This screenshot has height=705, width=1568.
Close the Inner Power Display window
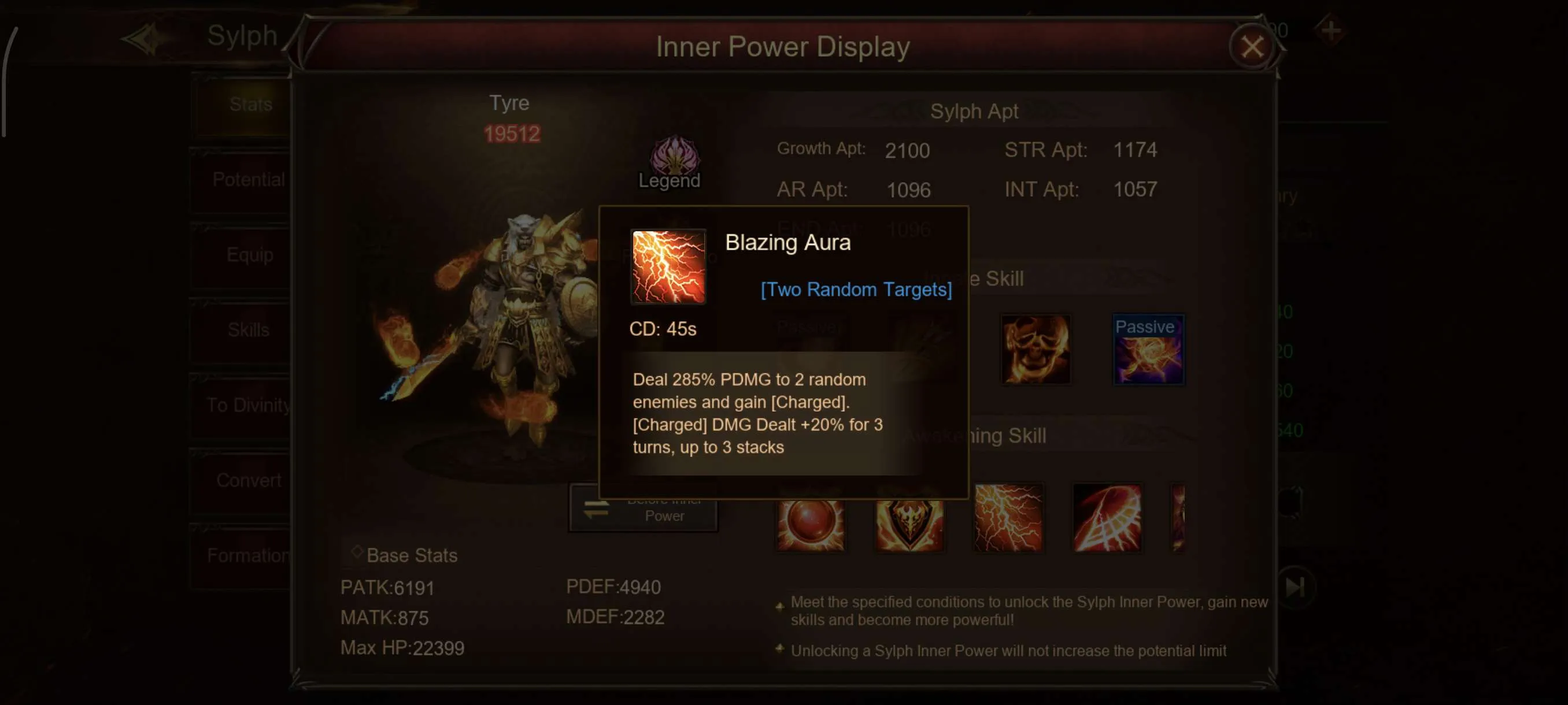[x=1252, y=47]
